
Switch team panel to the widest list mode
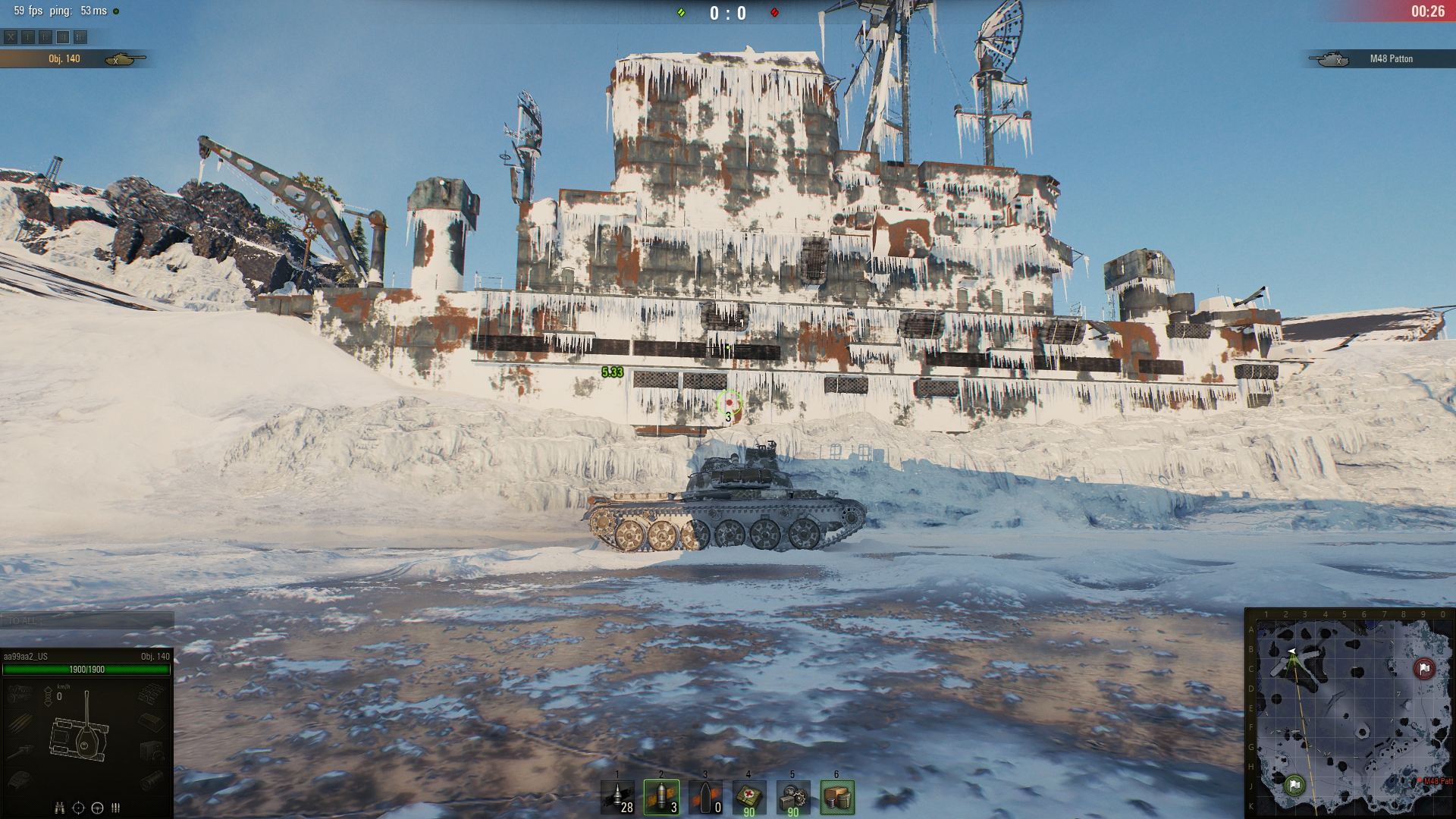pyautogui.click(x=80, y=36)
